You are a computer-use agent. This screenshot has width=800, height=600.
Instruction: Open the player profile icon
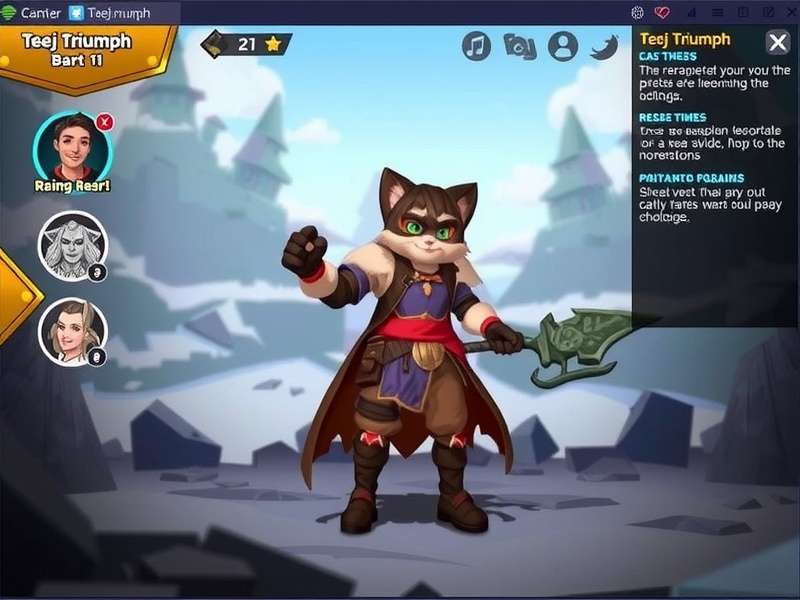[564, 46]
